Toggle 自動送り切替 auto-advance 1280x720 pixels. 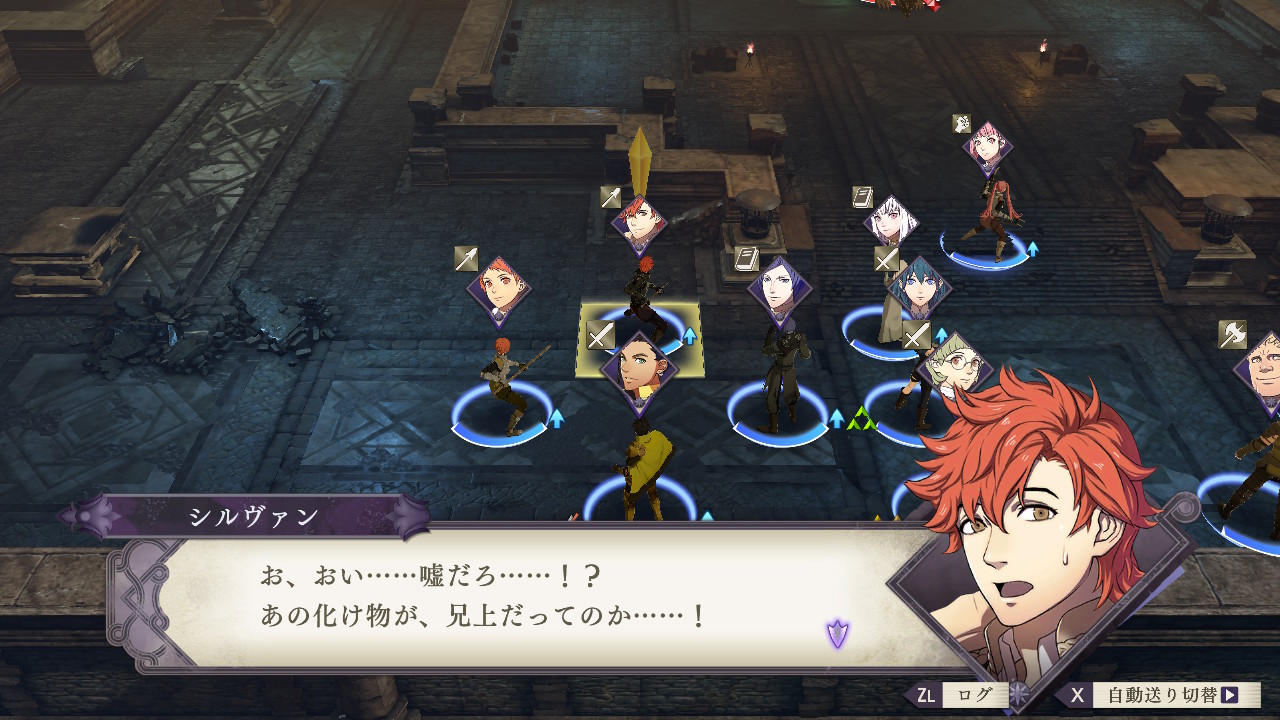(x=1160, y=695)
